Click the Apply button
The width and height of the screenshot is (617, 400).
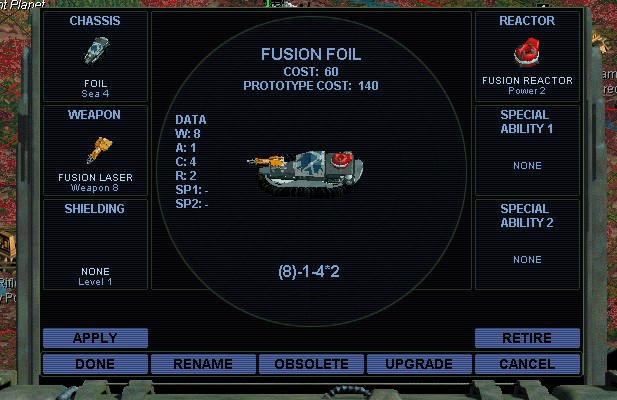point(95,338)
